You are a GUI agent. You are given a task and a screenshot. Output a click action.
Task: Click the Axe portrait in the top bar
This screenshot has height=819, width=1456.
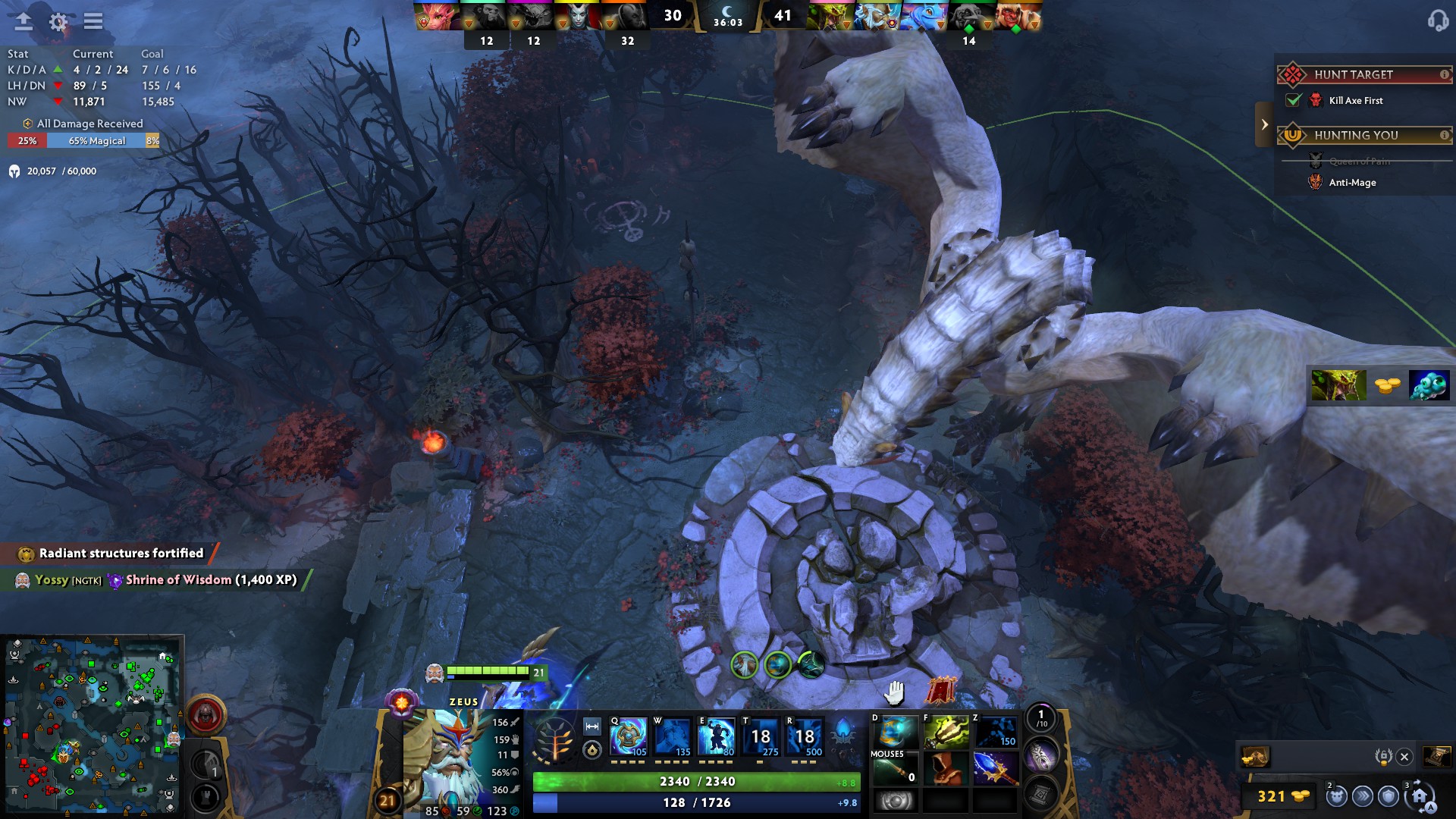[x=1018, y=17]
